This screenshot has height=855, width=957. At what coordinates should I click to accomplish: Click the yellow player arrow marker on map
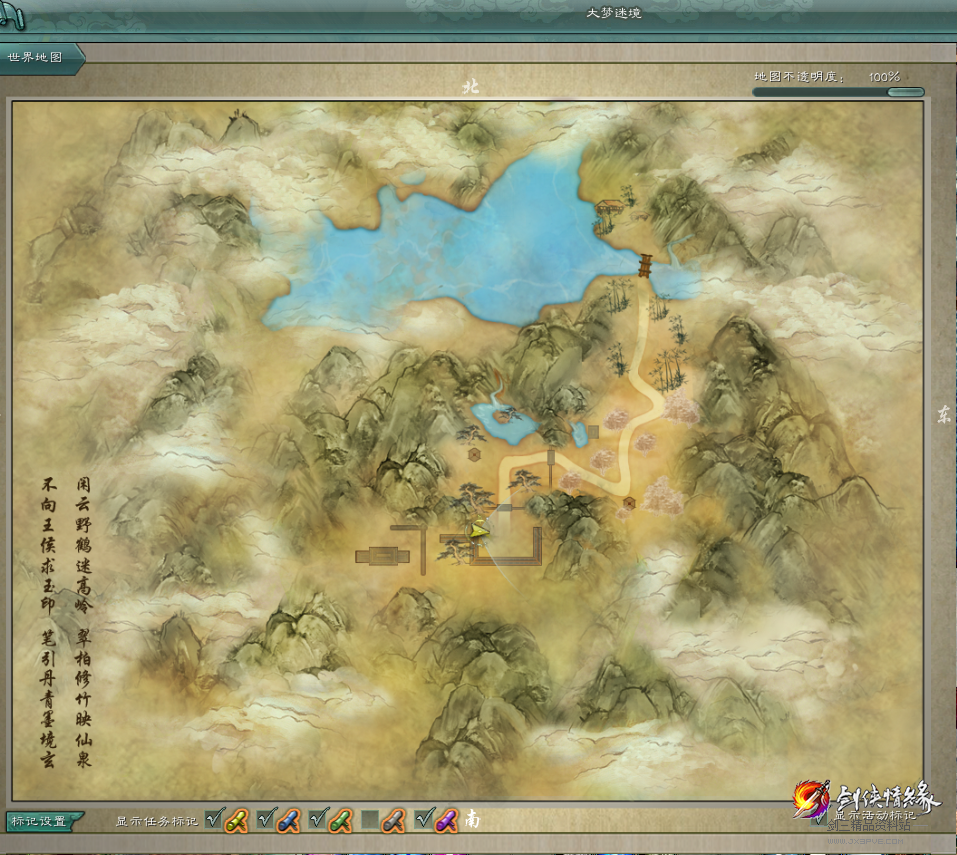point(479,530)
